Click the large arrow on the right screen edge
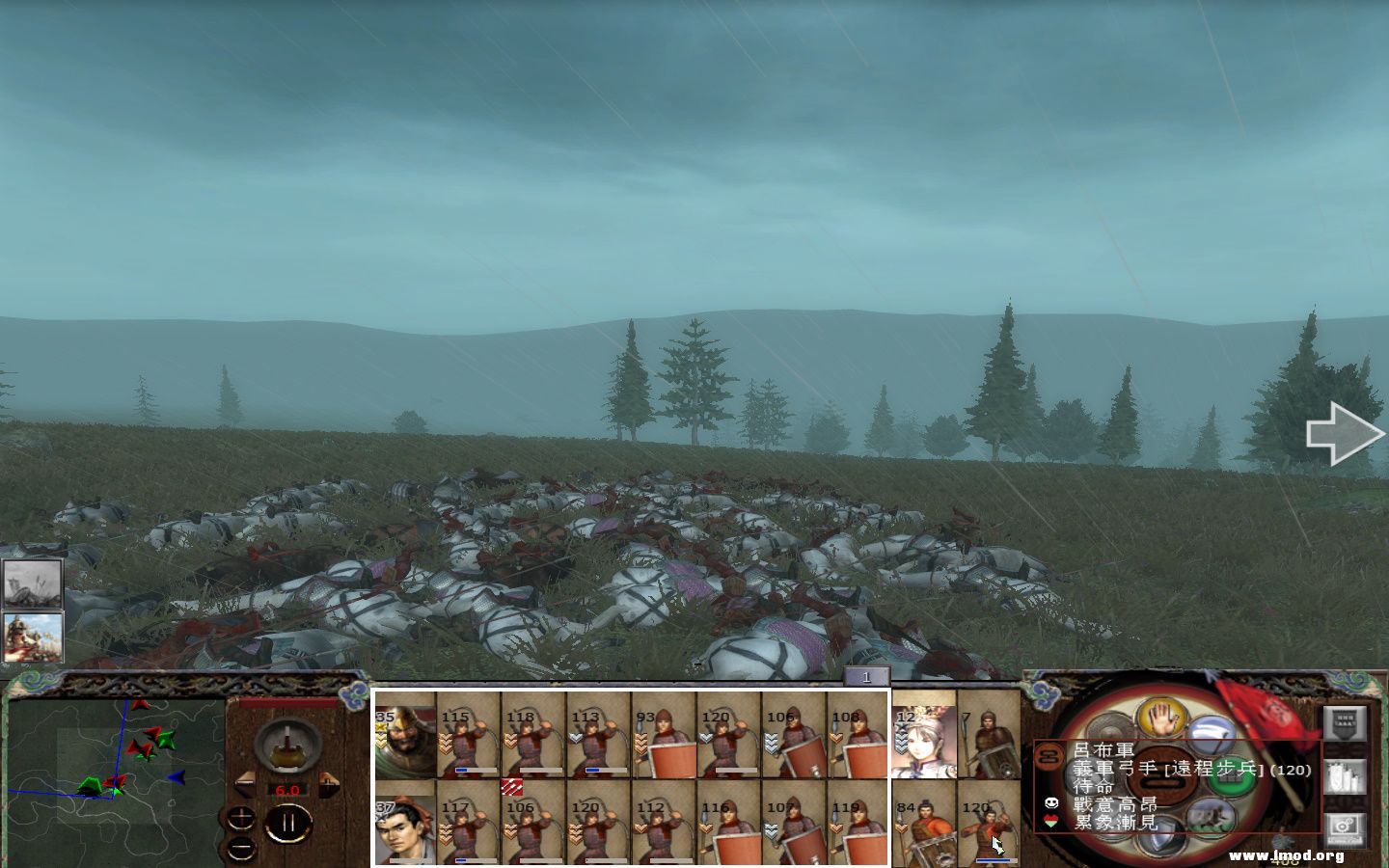 tap(1344, 432)
